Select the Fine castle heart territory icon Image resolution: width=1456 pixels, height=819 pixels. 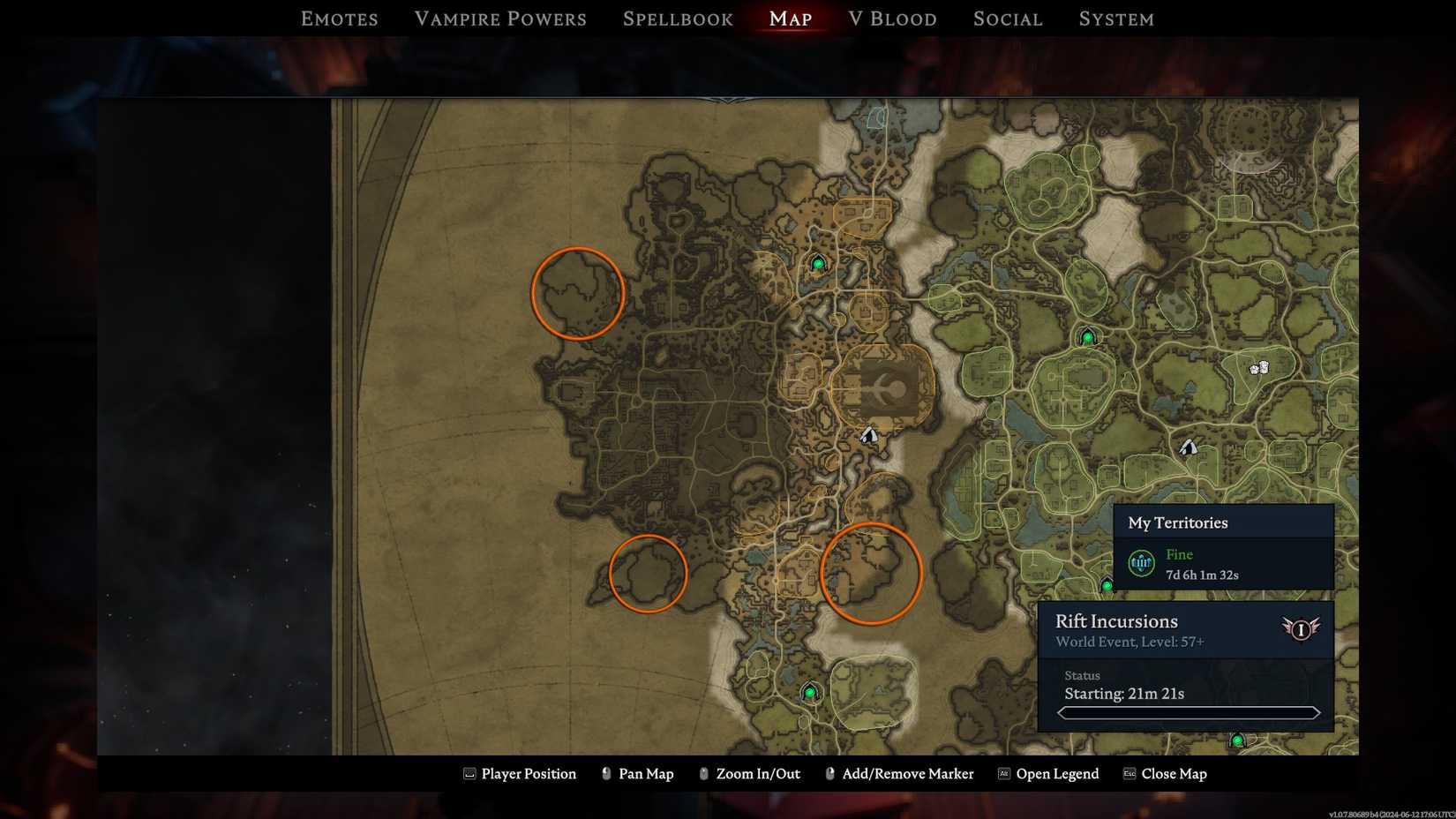pos(1139,561)
